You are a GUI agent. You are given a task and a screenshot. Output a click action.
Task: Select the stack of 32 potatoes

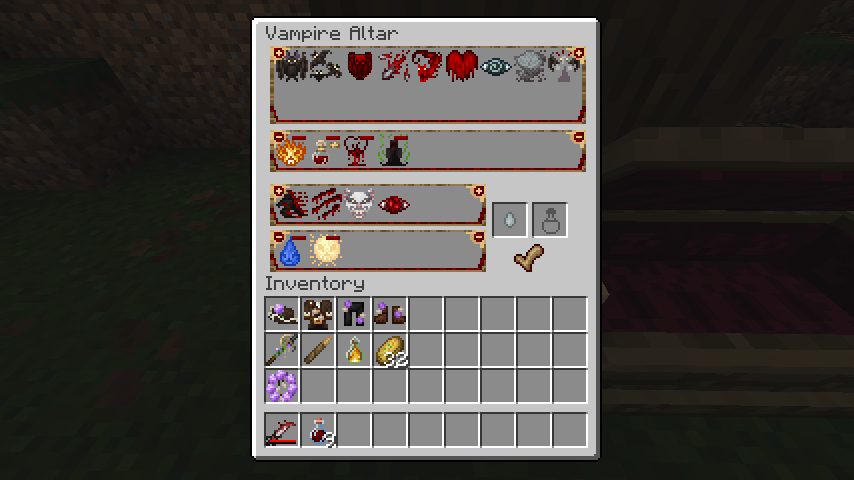click(x=390, y=351)
